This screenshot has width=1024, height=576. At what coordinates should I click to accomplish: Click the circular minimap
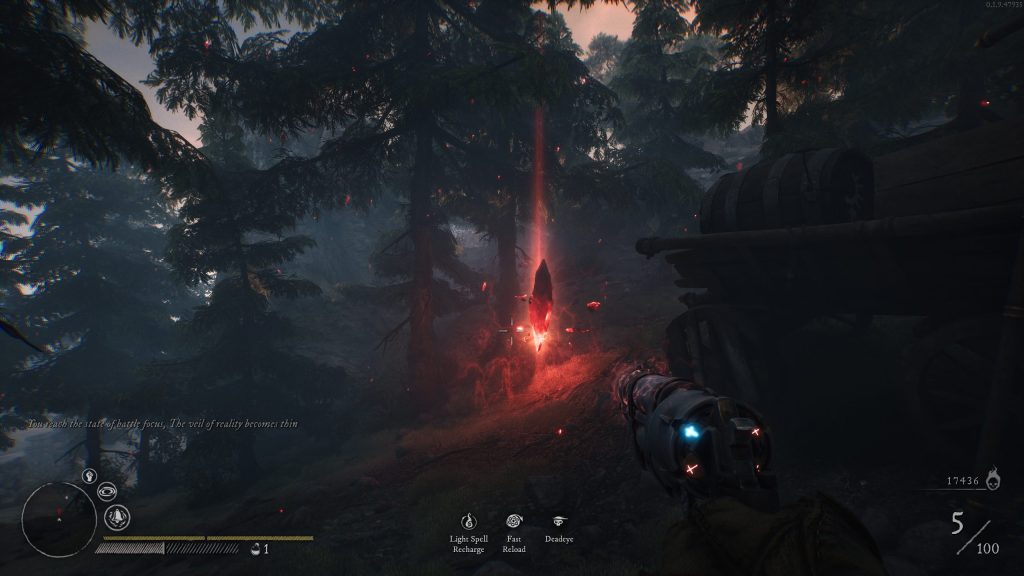pyautogui.click(x=59, y=519)
